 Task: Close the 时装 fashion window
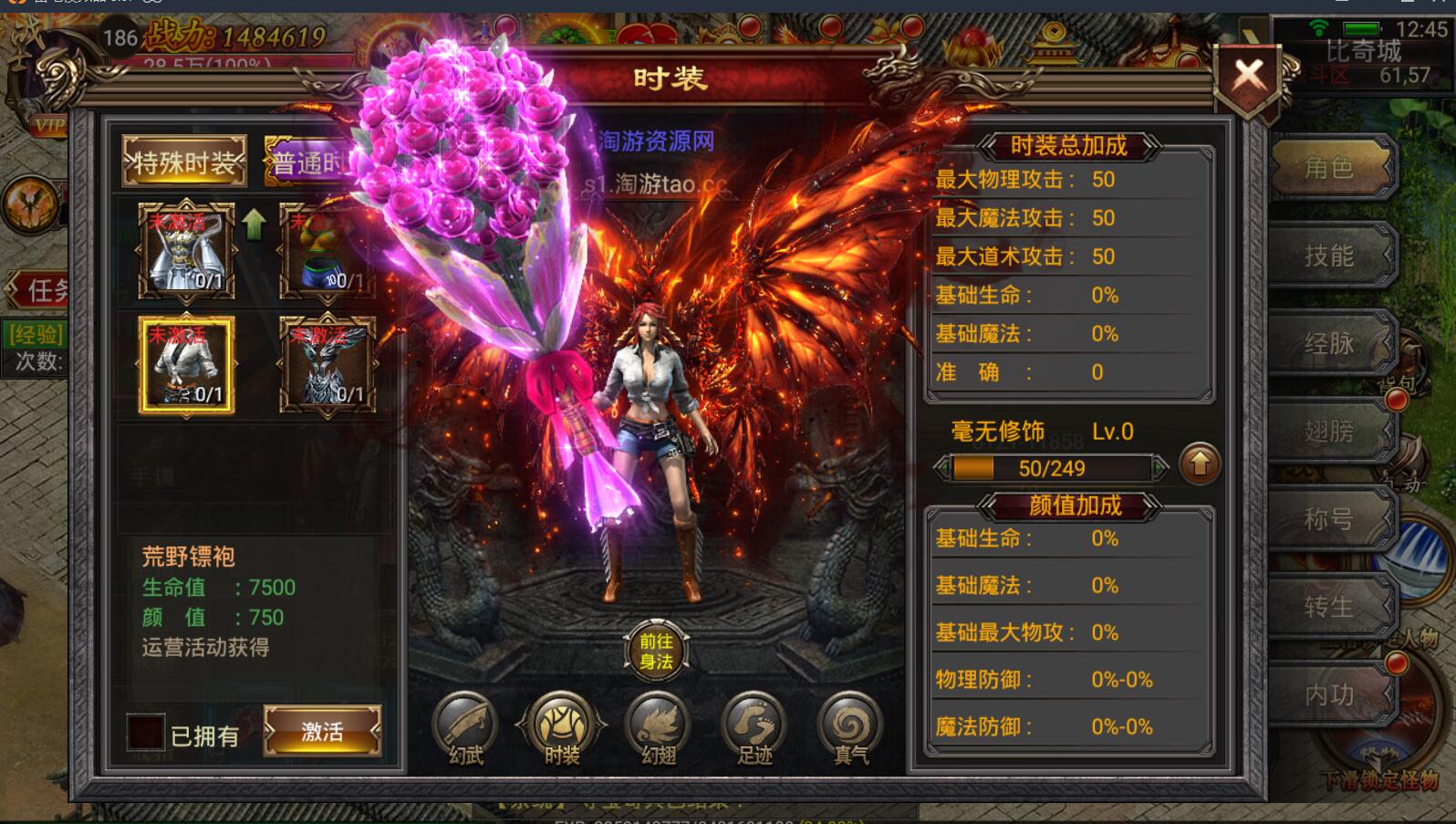[1248, 78]
